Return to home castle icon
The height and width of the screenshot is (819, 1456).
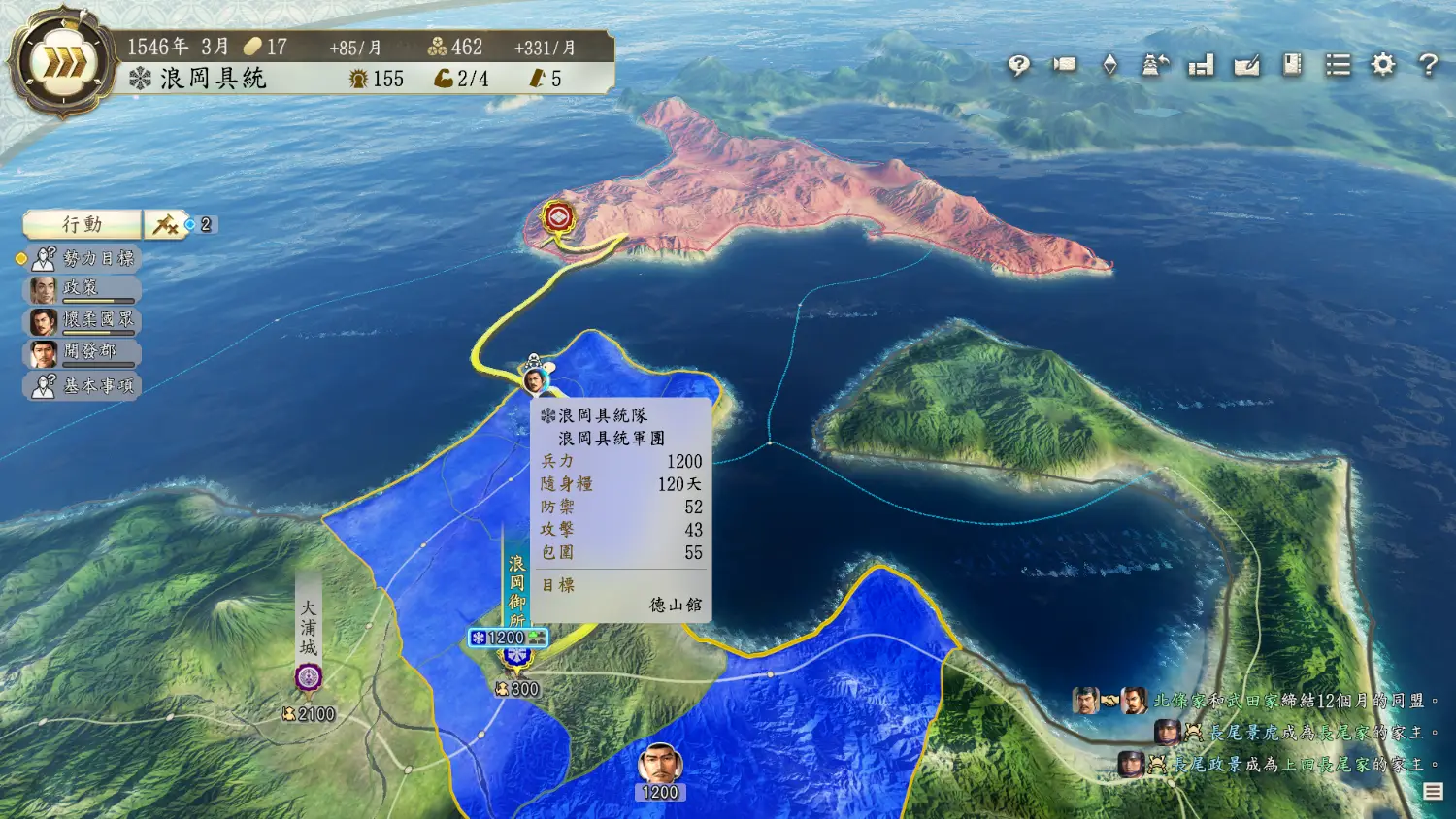point(1155,65)
